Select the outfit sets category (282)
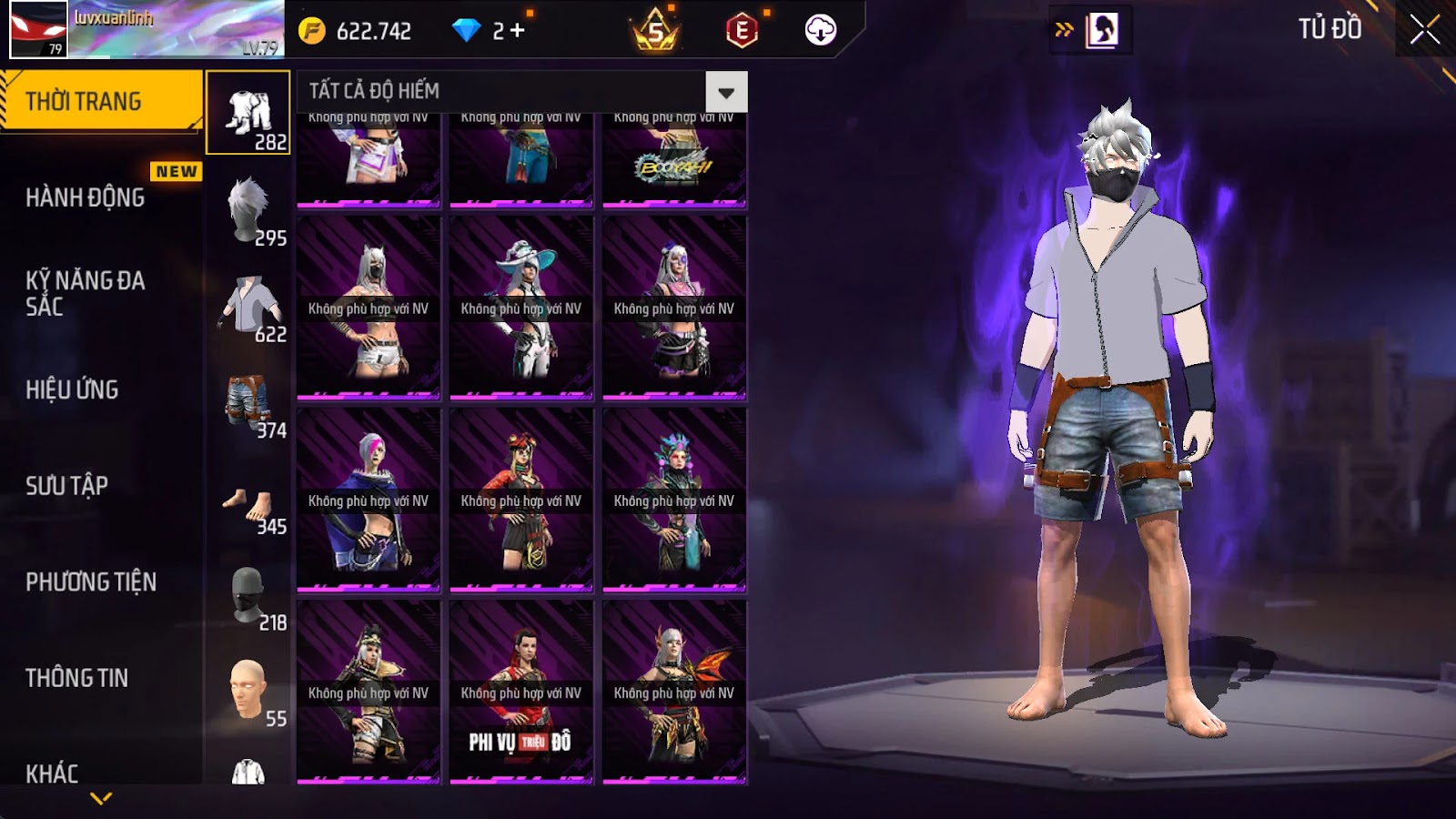1456x819 pixels. pyautogui.click(x=248, y=113)
